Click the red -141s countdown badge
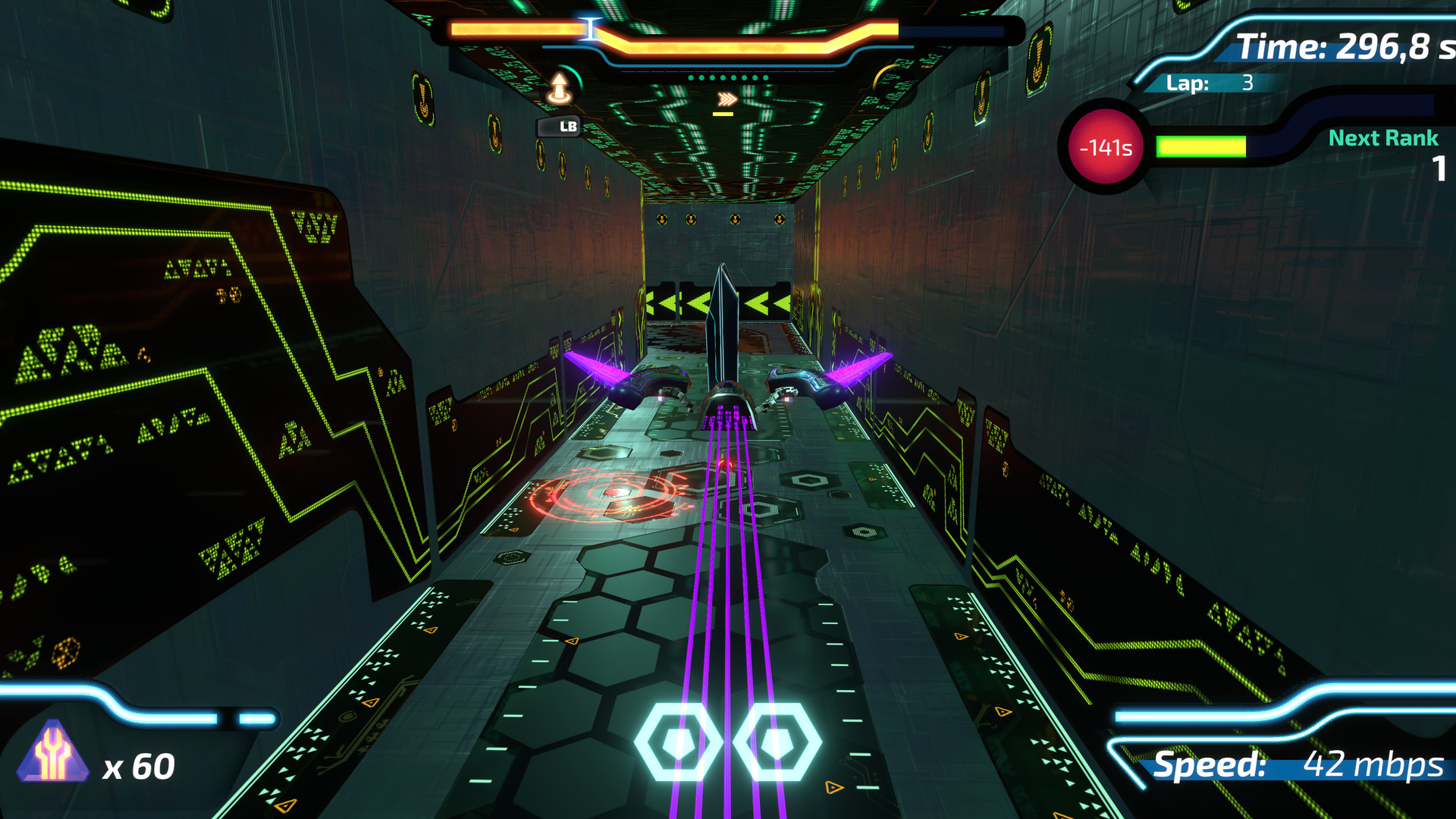 point(1106,147)
